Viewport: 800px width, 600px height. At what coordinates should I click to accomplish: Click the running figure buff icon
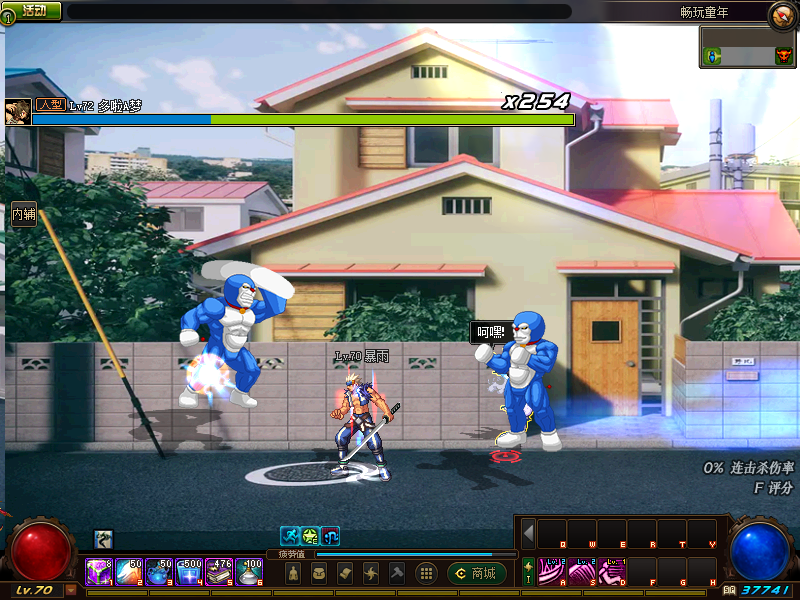point(290,536)
